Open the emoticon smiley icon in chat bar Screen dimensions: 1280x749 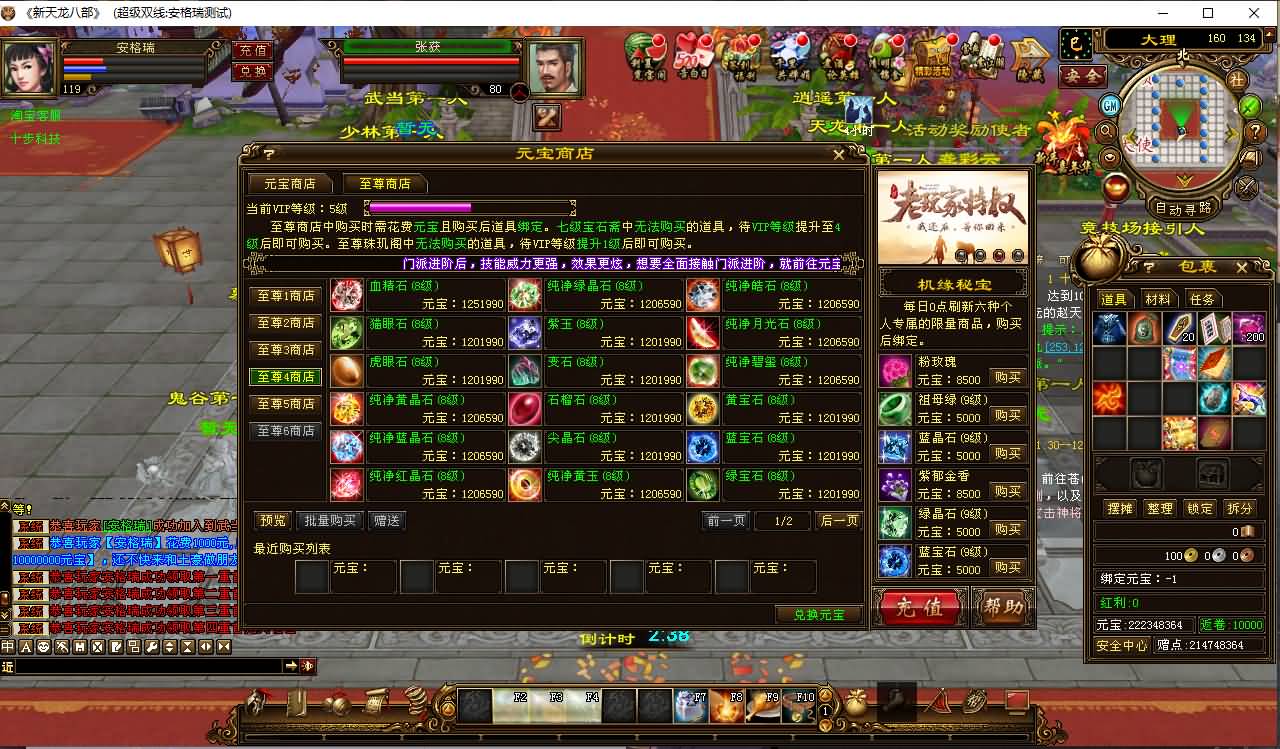coord(43,645)
